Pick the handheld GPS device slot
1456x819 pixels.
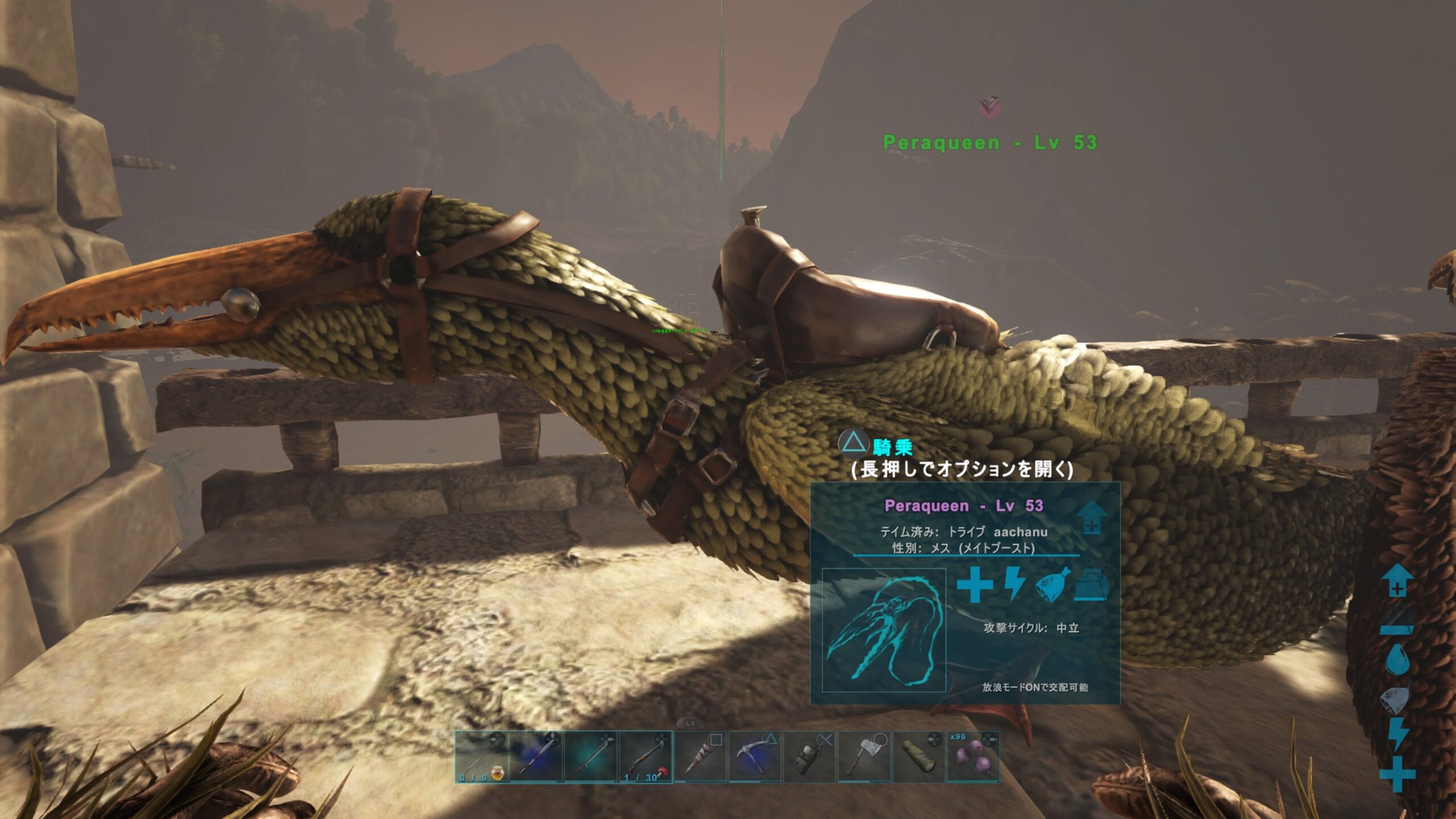tap(809, 757)
